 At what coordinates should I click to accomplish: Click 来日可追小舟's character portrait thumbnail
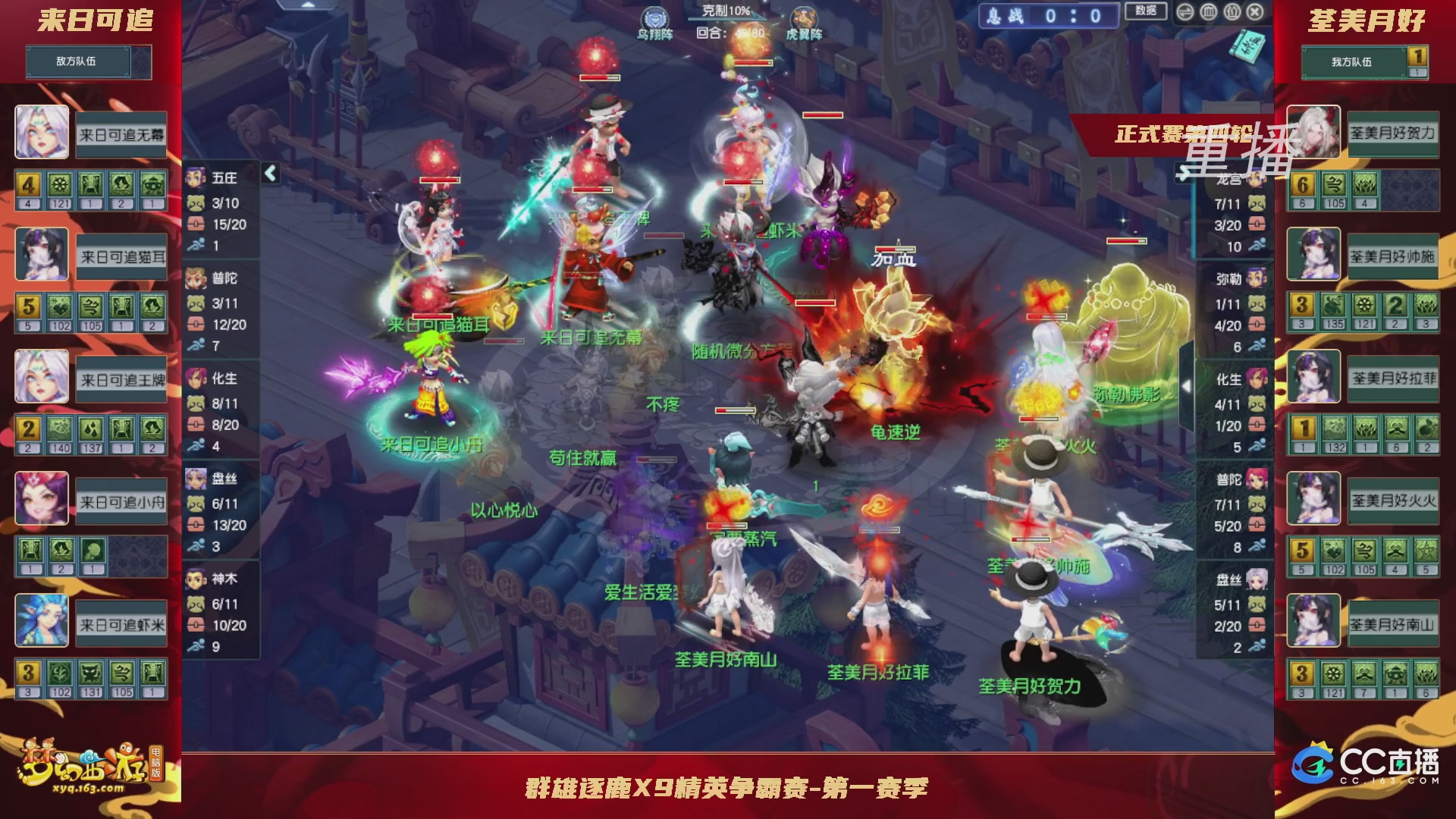(42, 499)
